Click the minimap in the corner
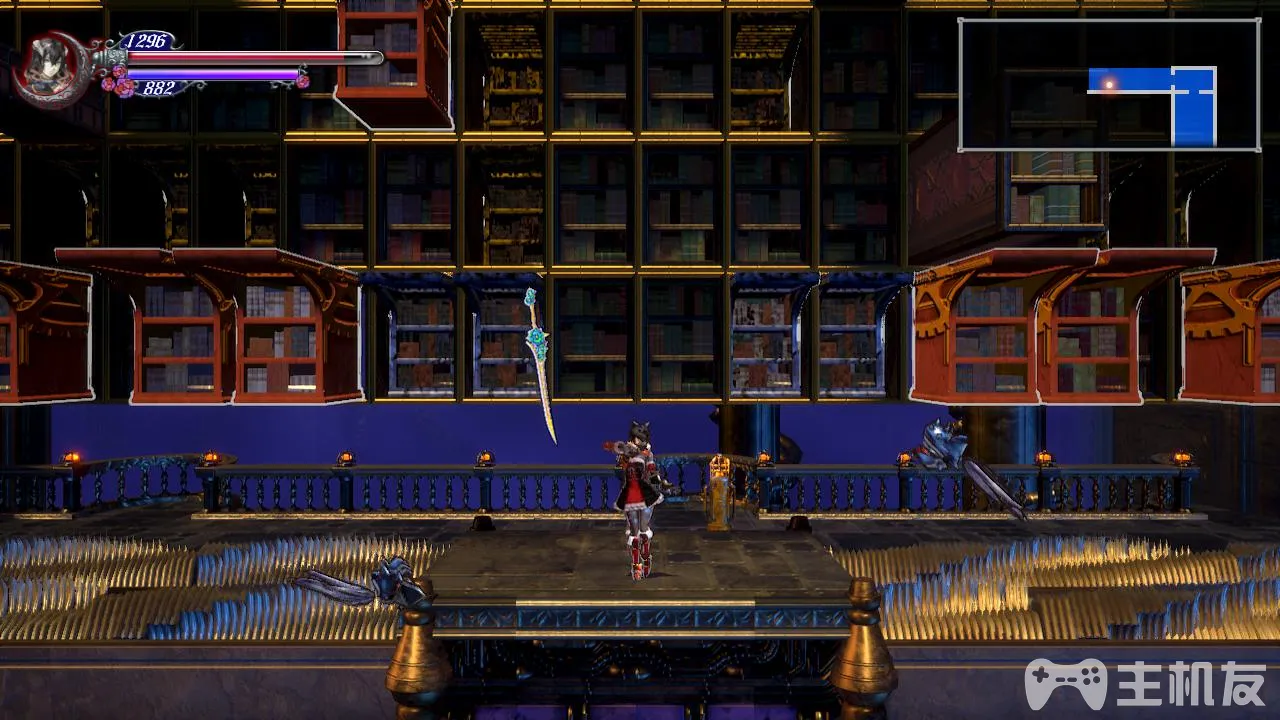This screenshot has height=720, width=1280. (1108, 85)
